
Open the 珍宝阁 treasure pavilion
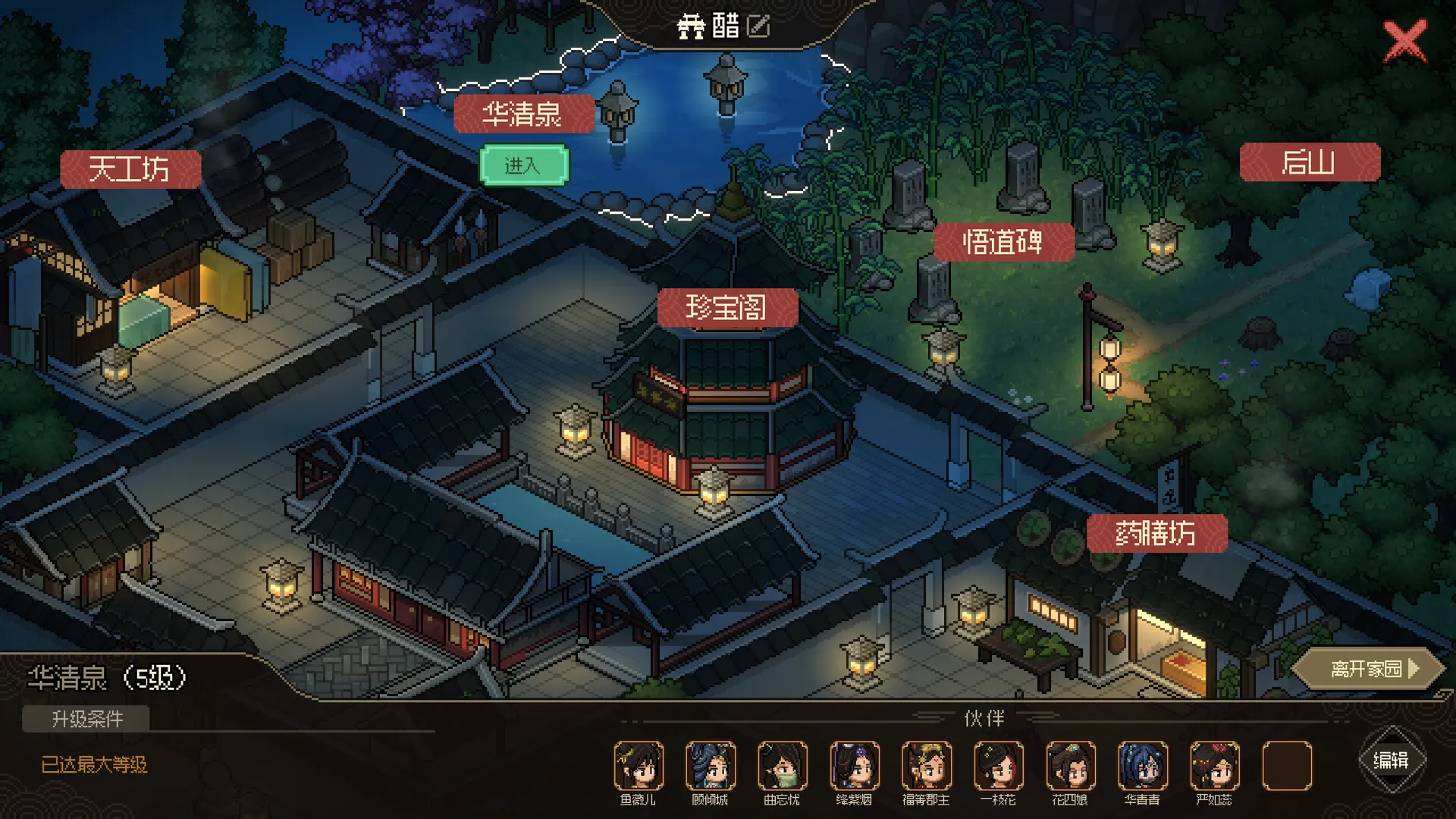click(728, 308)
